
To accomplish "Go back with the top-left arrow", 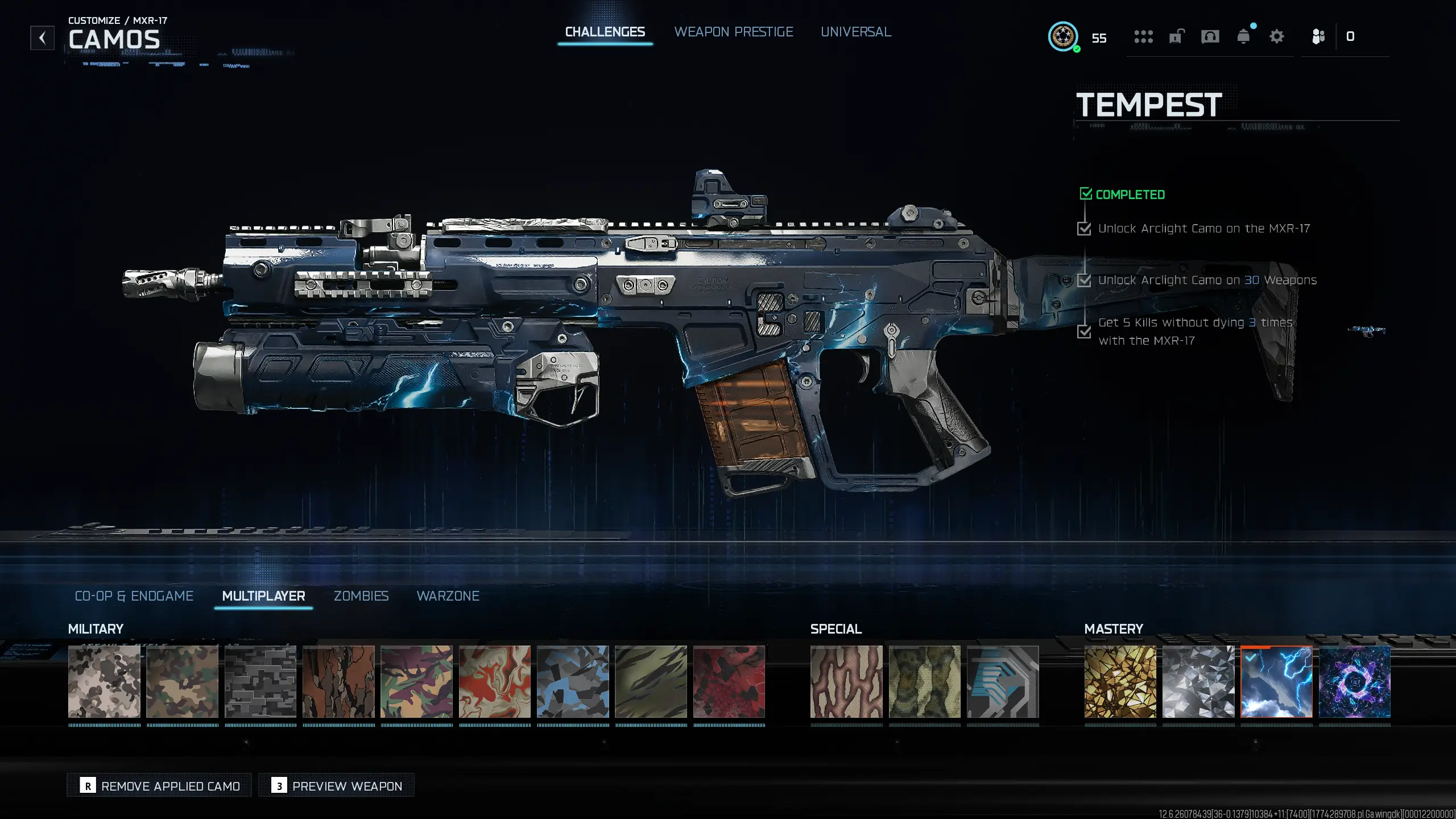I will [x=43, y=38].
